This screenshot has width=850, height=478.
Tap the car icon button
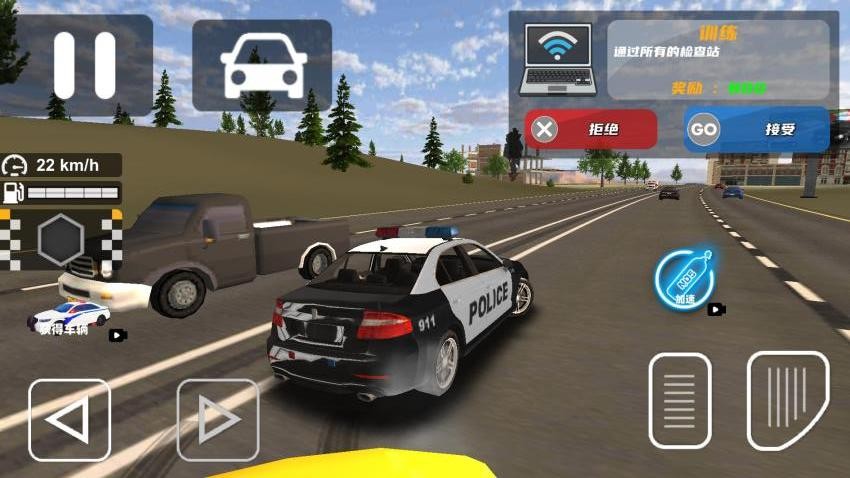point(262,65)
